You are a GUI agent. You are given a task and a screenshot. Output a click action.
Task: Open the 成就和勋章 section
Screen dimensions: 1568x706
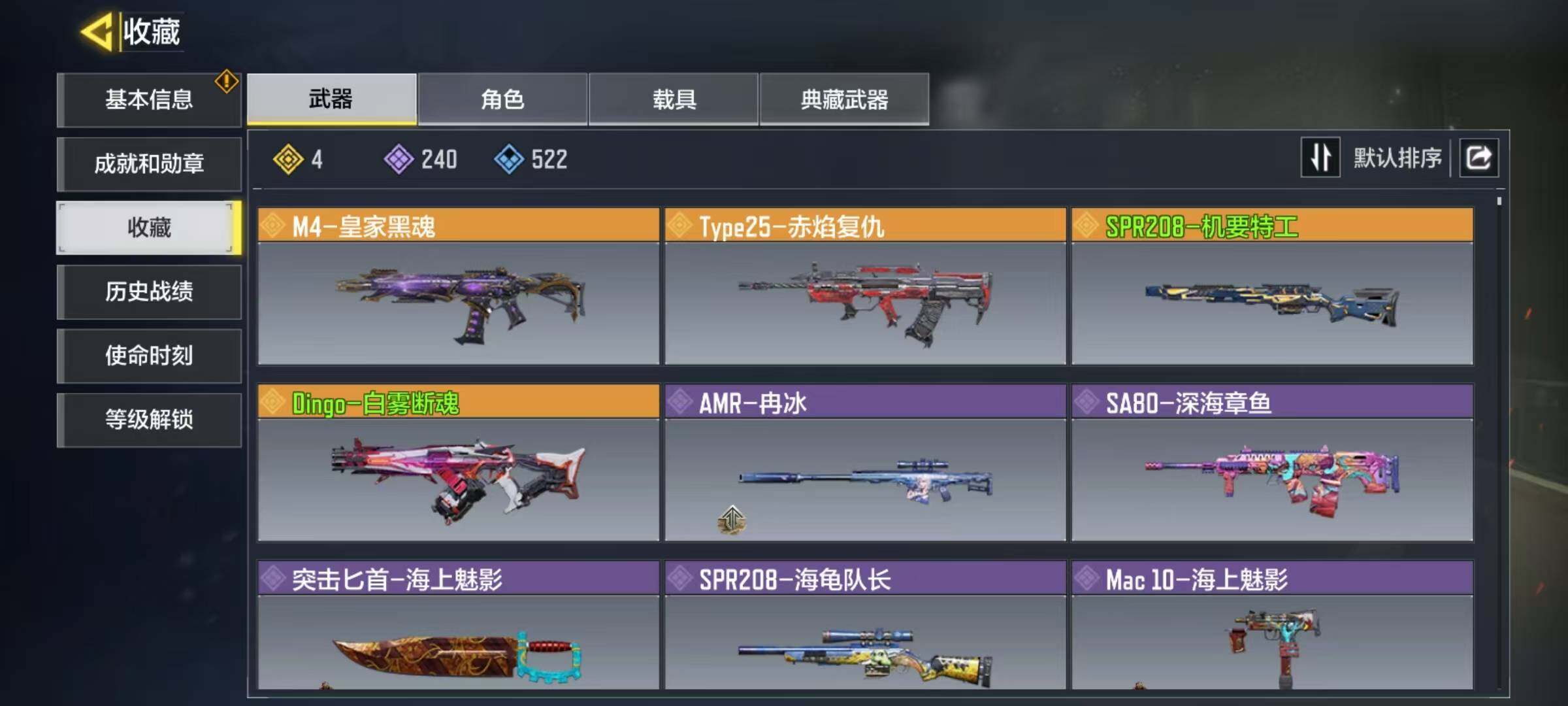click(x=149, y=163)
